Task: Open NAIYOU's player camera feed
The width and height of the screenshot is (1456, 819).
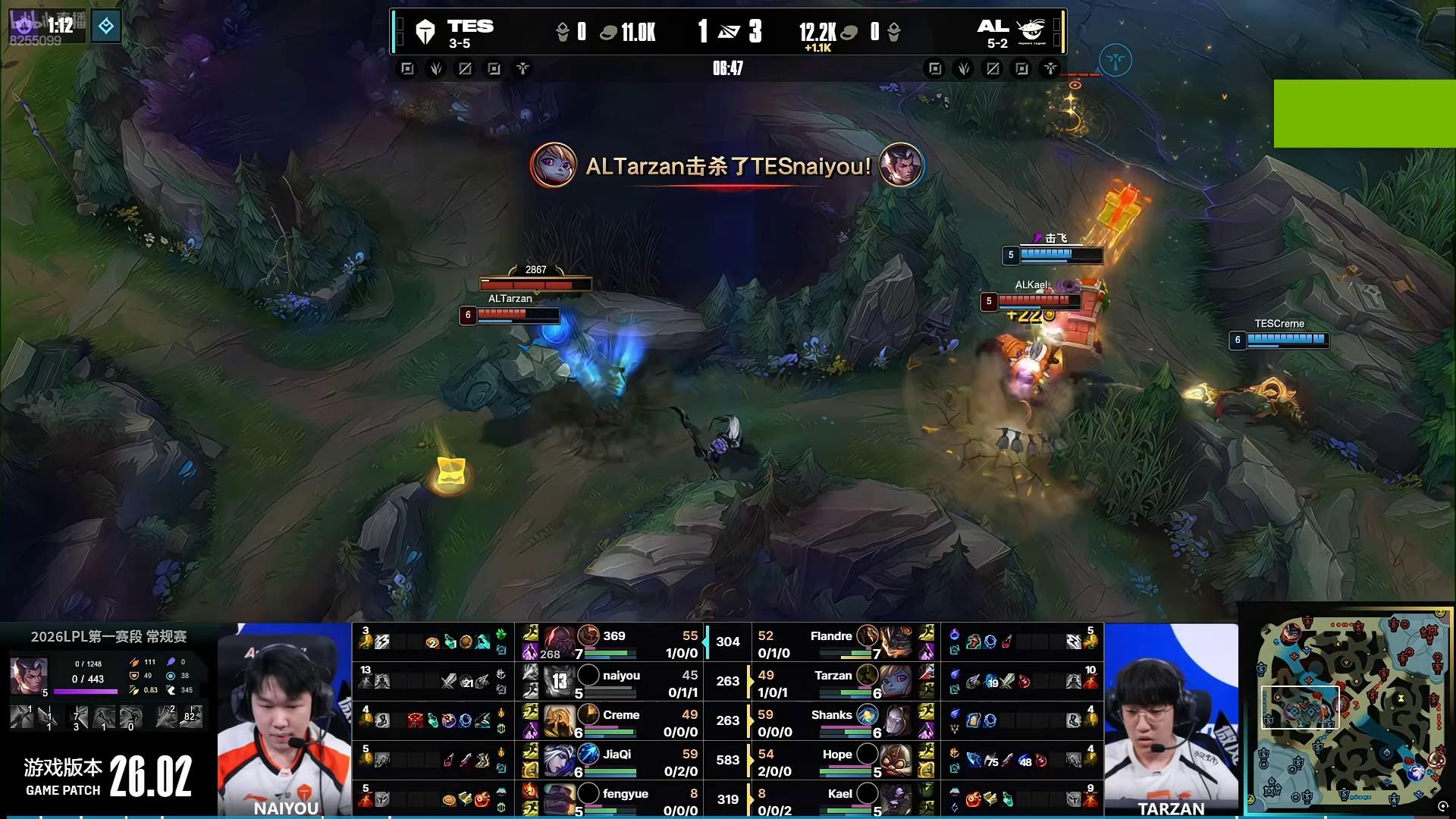Action: tap(284, 720)
